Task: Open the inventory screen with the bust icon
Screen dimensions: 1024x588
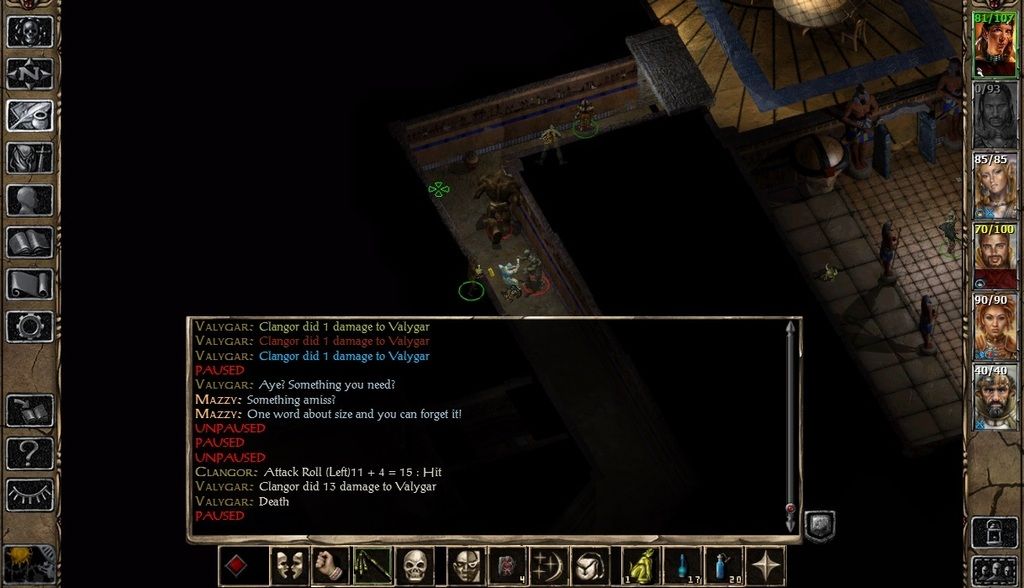Action: tap(30, 158)
